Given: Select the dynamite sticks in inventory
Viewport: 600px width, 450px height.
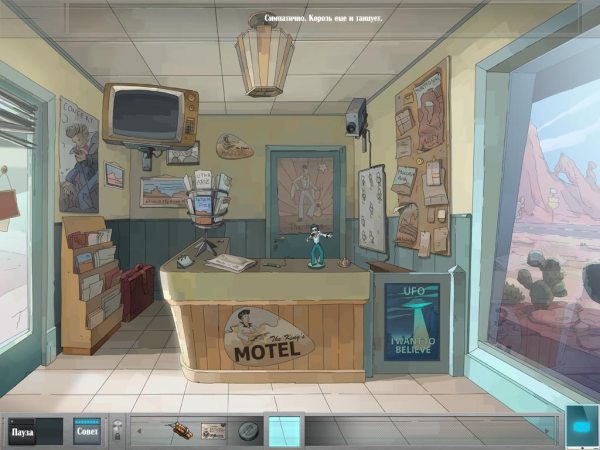Looking at the screenshot, I should (182, 431).
